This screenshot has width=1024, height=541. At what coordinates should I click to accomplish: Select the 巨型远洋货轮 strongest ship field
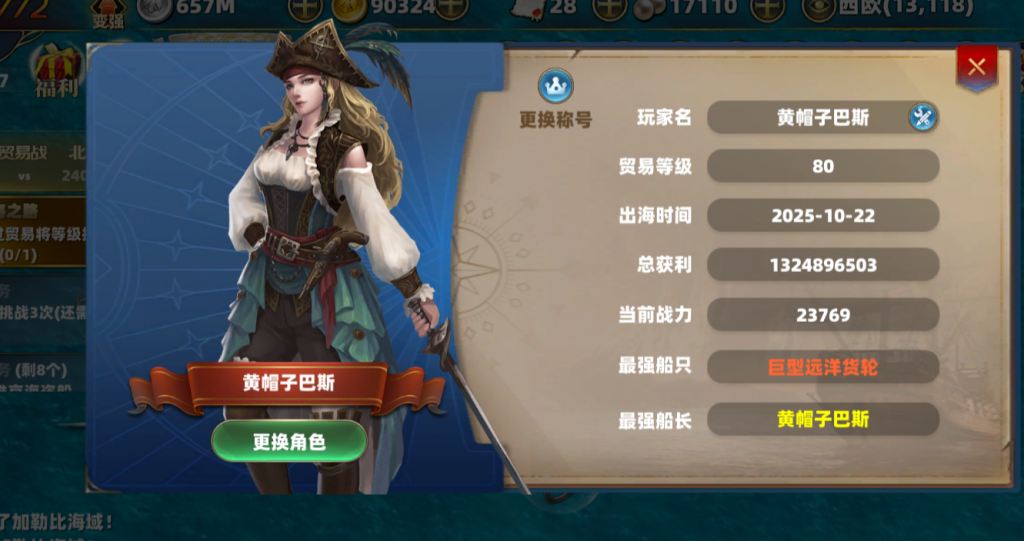(x=822, y=367)
